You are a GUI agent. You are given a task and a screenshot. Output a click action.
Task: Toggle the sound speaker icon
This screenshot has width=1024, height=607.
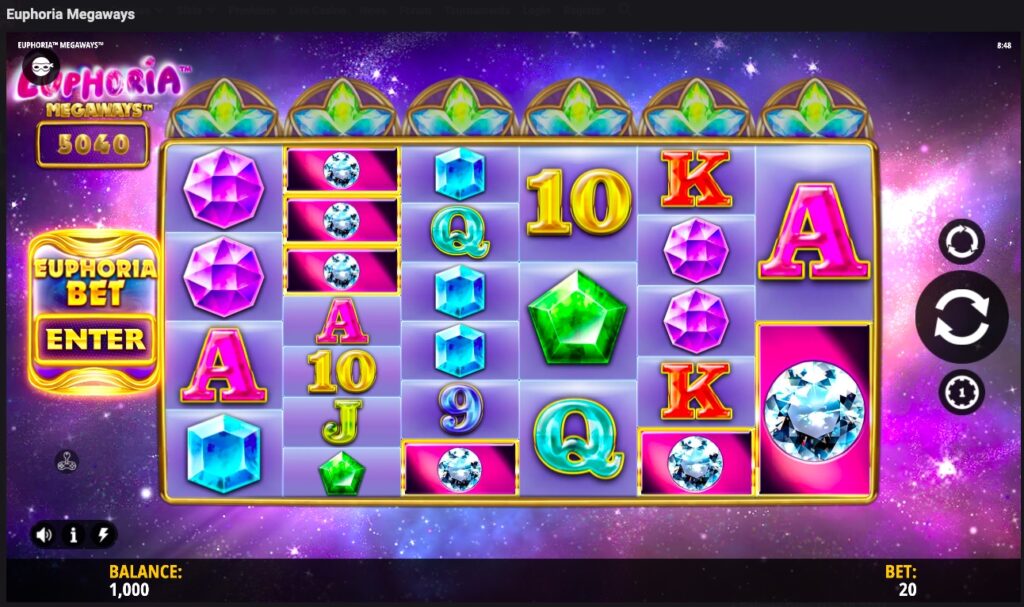click(44, 535)
